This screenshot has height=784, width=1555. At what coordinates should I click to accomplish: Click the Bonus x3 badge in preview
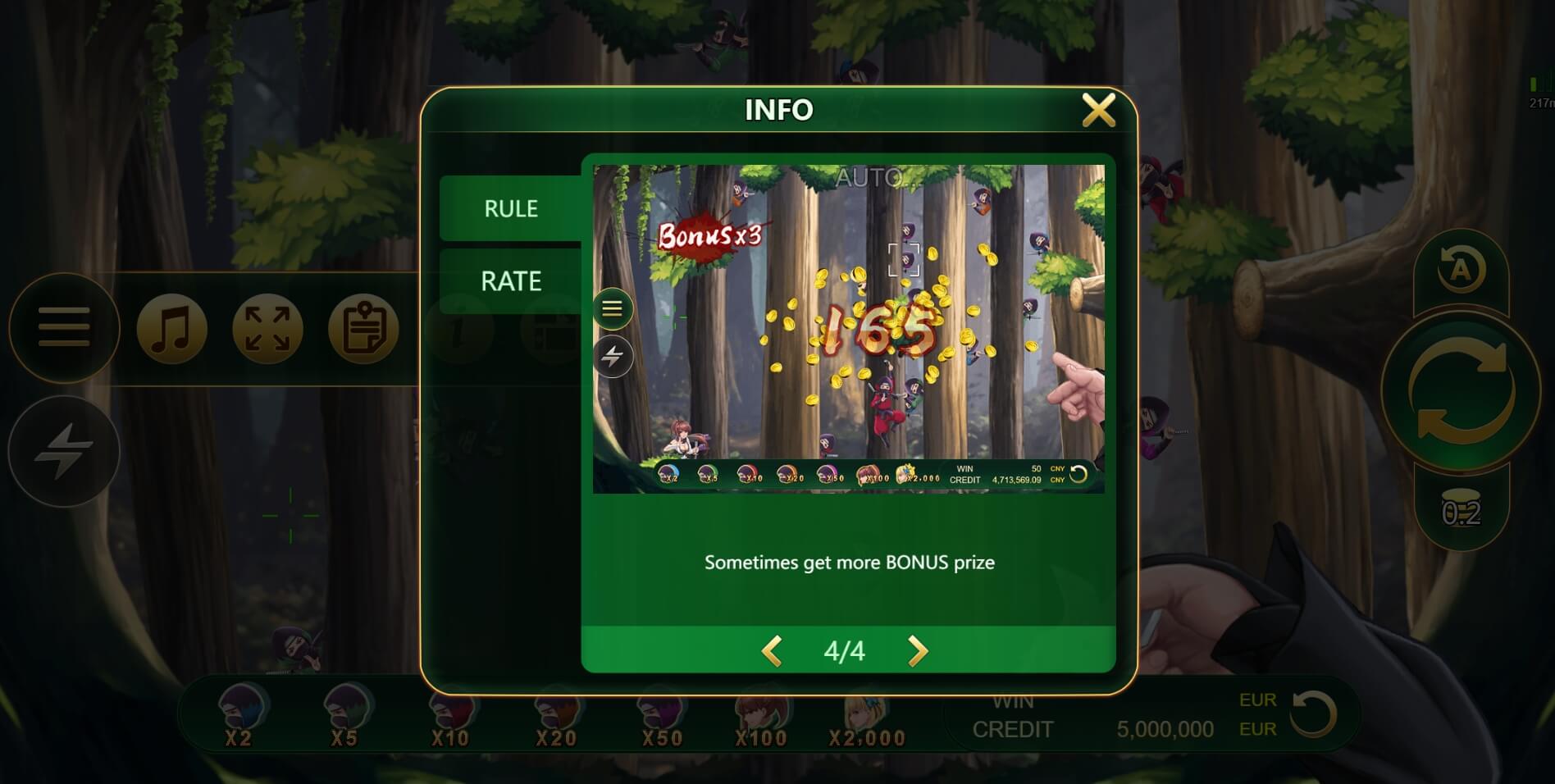tap(707, 235)
